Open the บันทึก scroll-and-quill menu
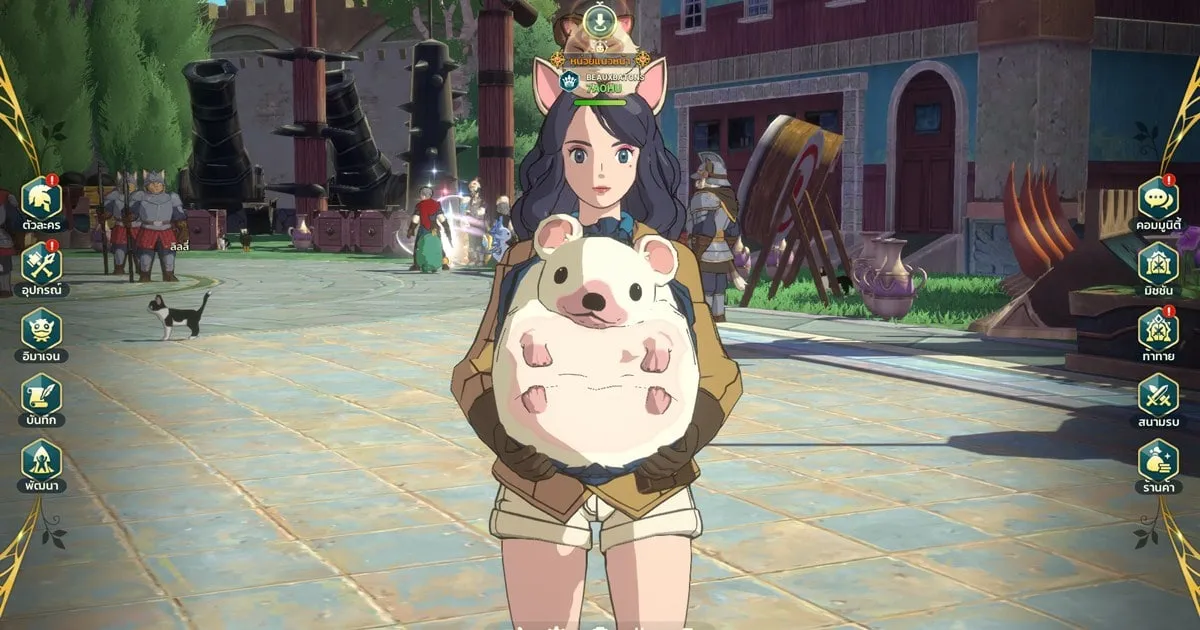Image resolution: width=1200 pixels, height=630 pixels. [41, 394]
